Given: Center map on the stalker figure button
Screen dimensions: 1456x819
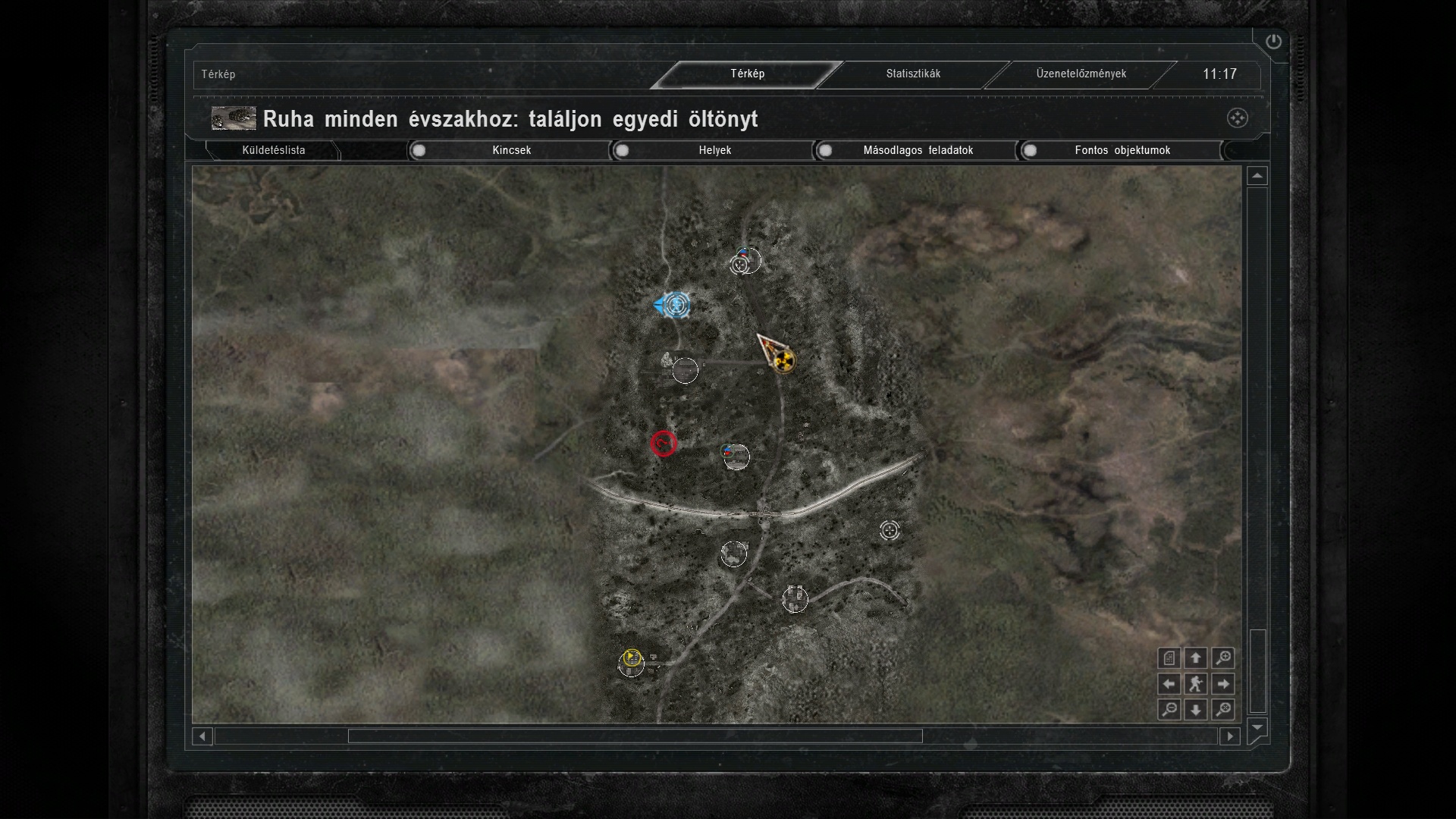Looking at the screenshot, I should (x=1196, y=684).
